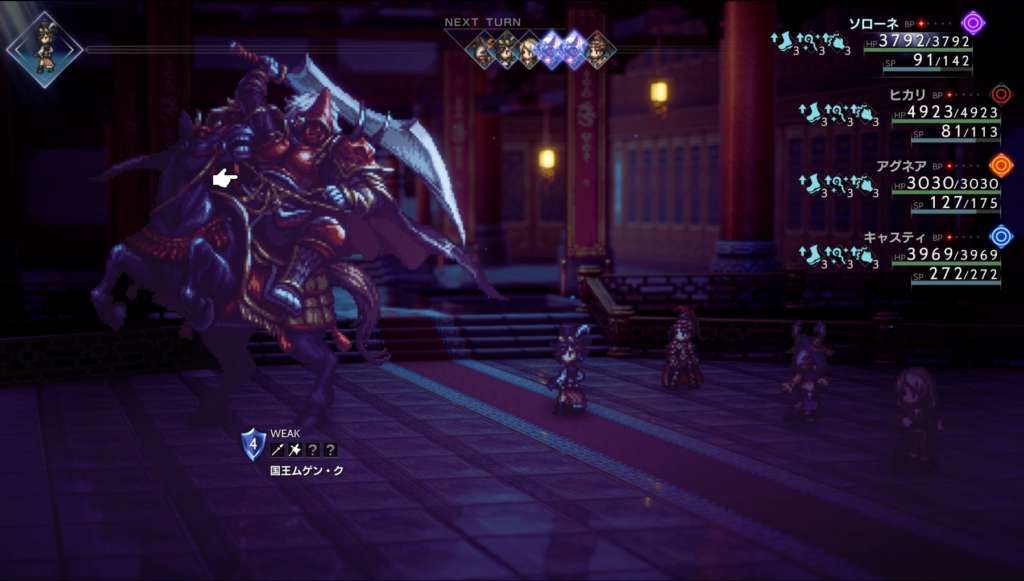Image resolution: width=1024 pixels, height=581 pixels.
Task: Click アグネア's orange job emblem
Action: pyautogui.click(x=1000, y=165)
